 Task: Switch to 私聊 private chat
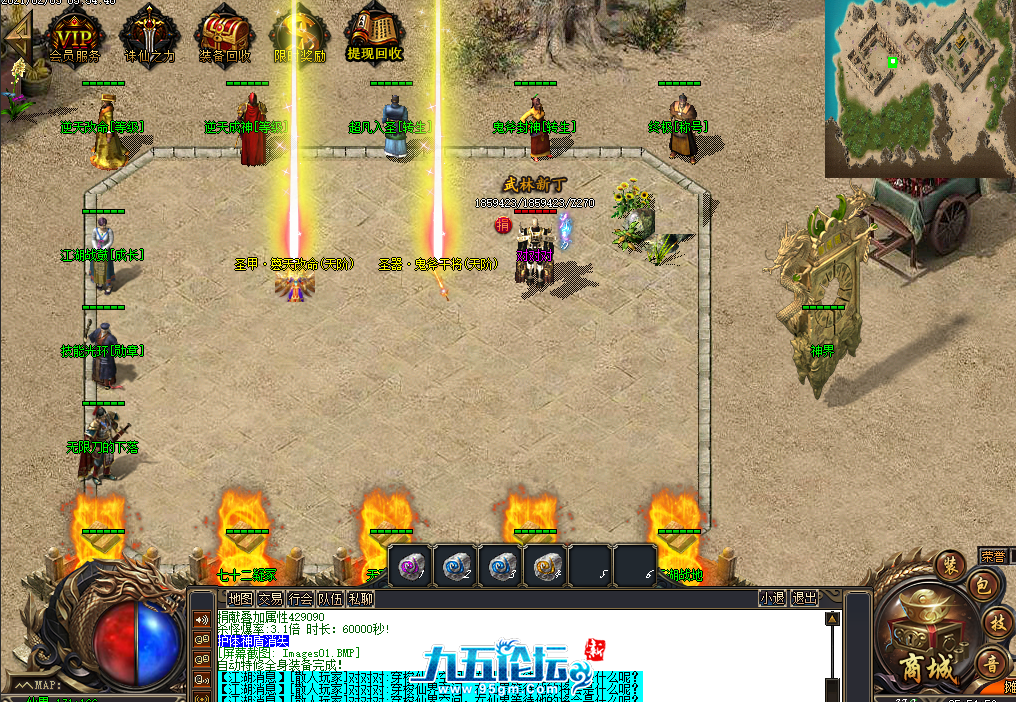pyautogui.click(x=361, y=598)
